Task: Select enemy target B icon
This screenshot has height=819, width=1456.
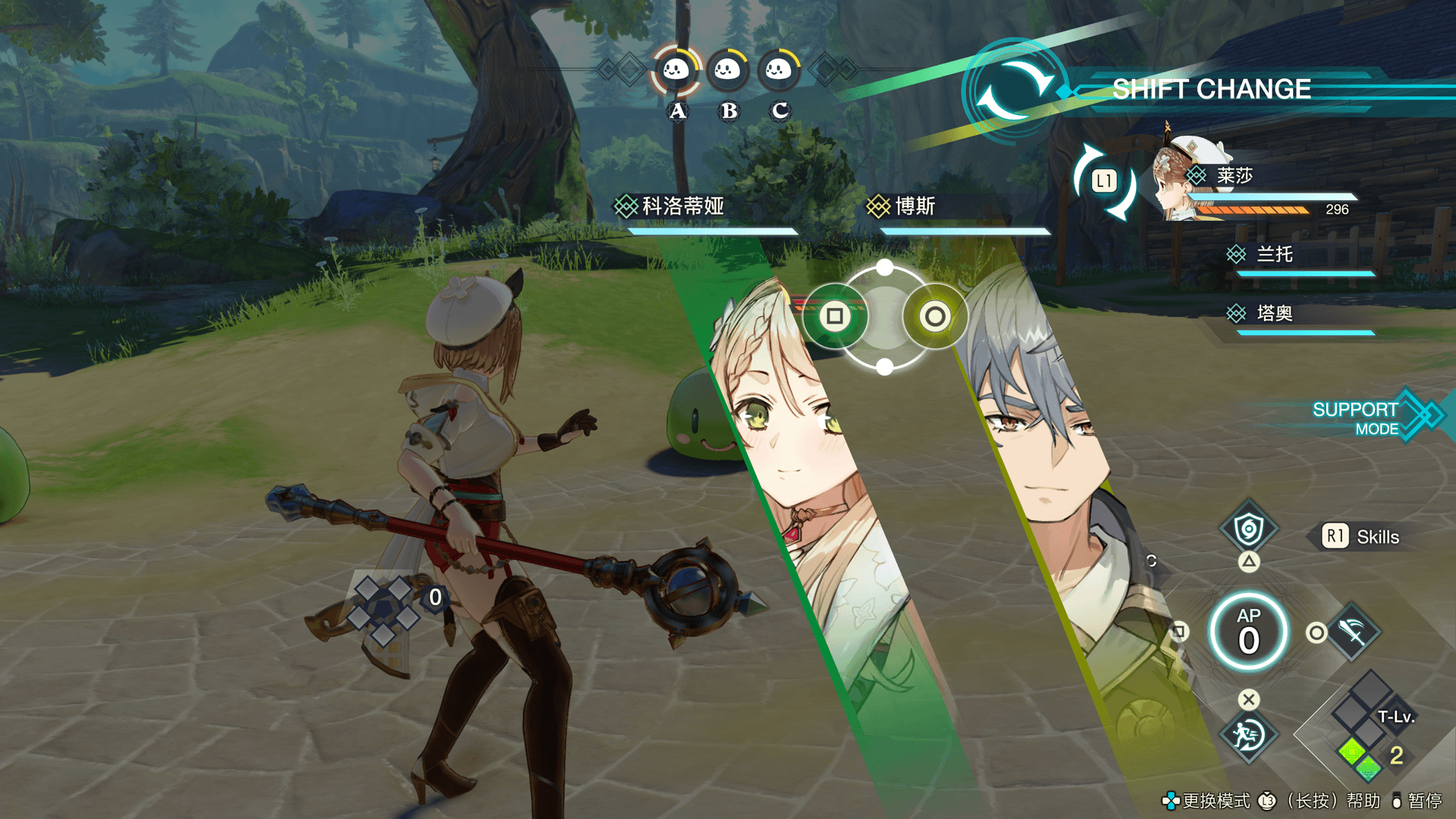Action: point(727,71)
